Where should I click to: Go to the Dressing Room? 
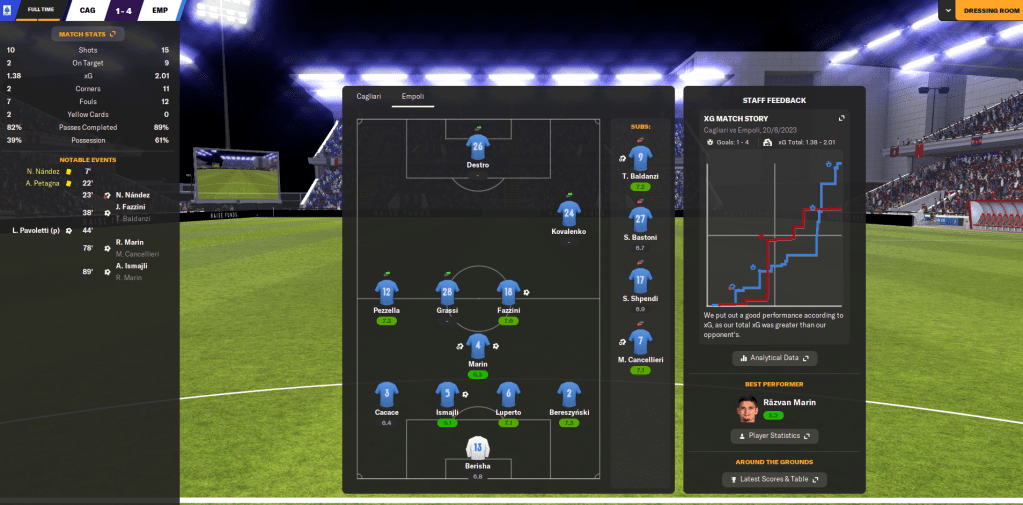point(988,11)
